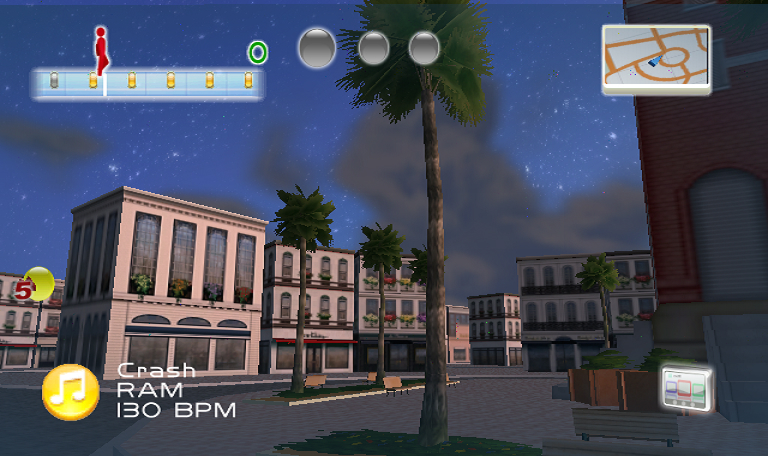Click the yellow music note icon
The image size is (768, 456).
70,392
